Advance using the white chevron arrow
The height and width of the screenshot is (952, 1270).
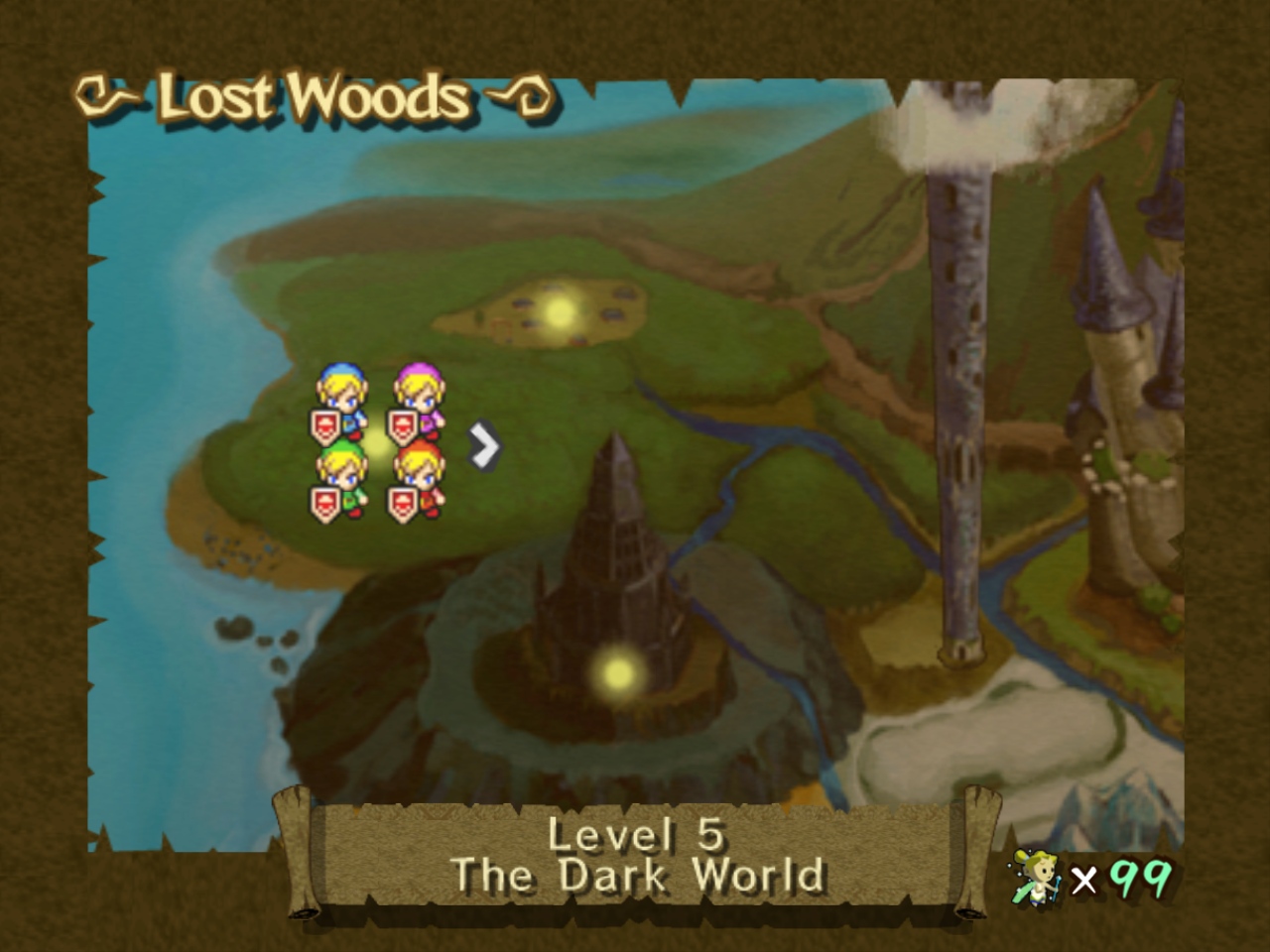(x=483, y=446)
